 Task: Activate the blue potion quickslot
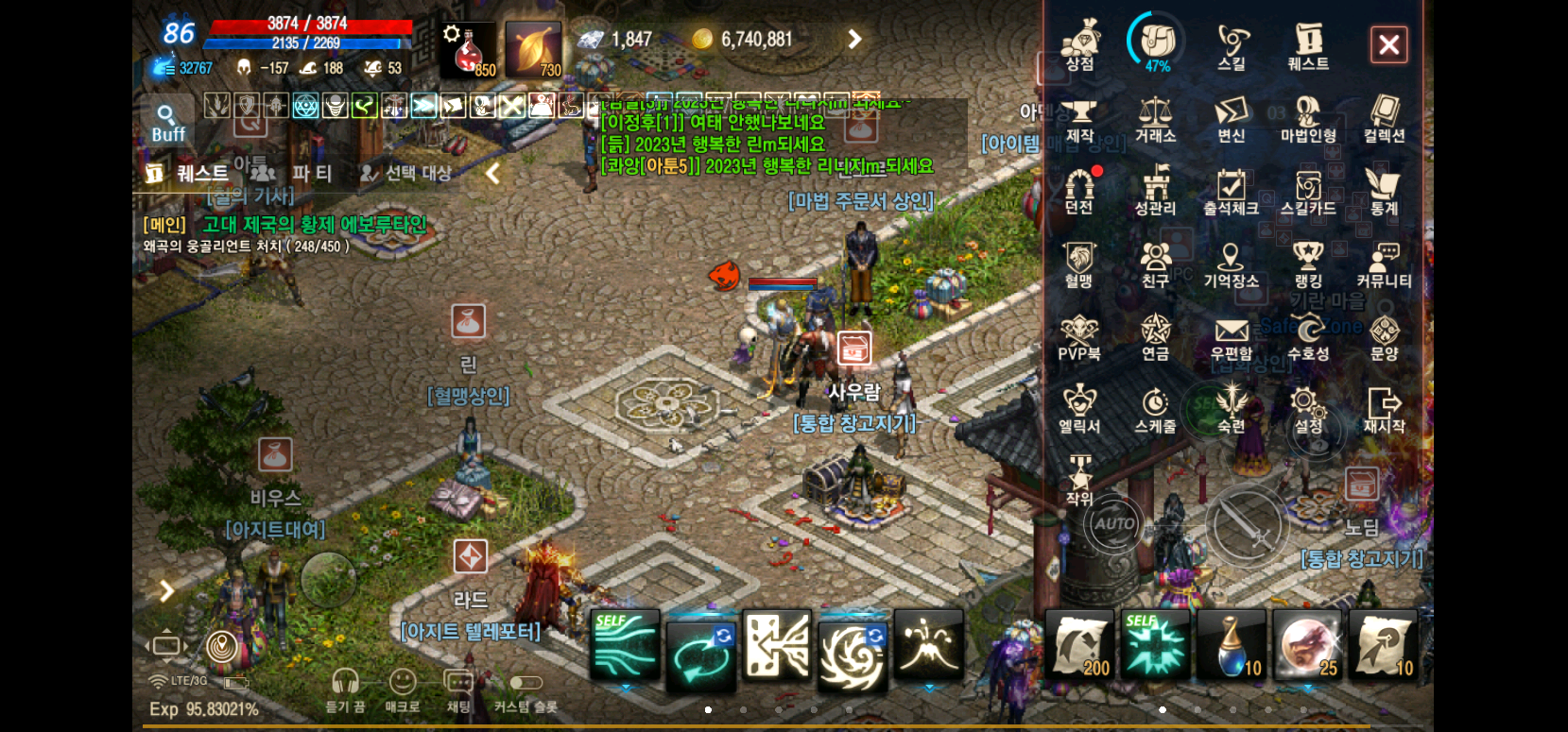tap(1232, 645)
